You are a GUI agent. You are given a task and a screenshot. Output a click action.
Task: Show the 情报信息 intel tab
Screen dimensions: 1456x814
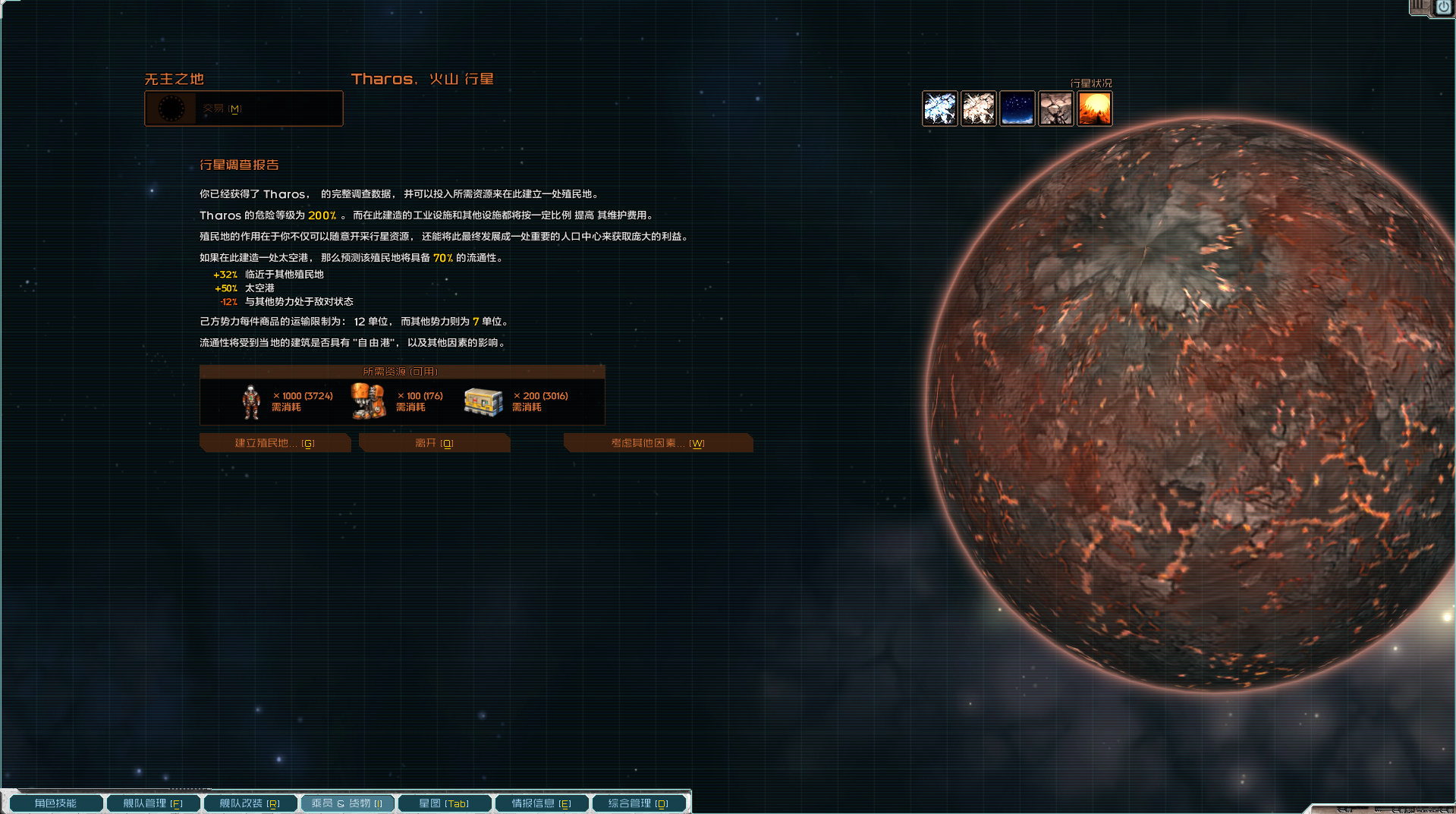[x=541, y=803]
